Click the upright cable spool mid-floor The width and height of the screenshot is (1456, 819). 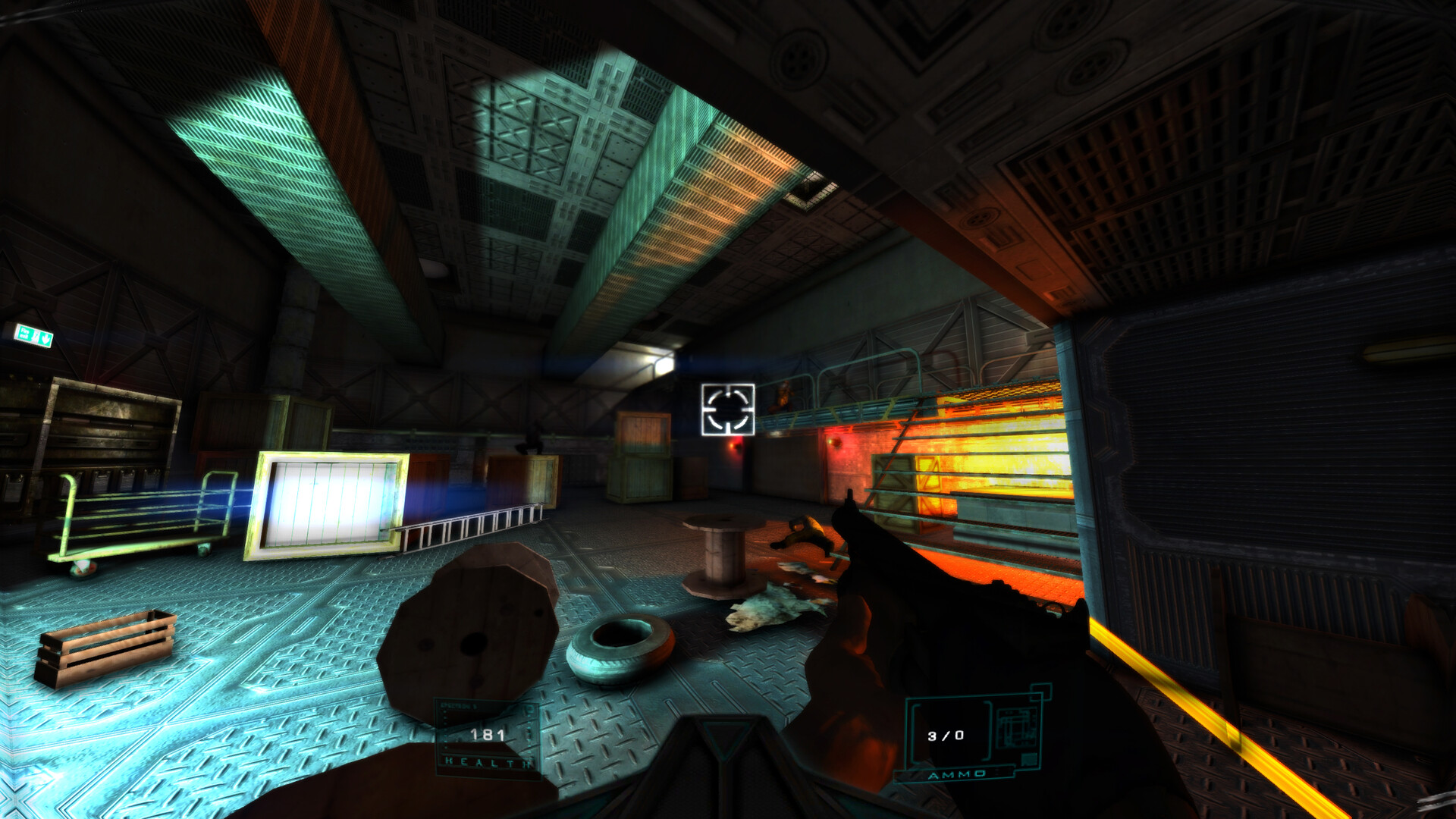720,554
